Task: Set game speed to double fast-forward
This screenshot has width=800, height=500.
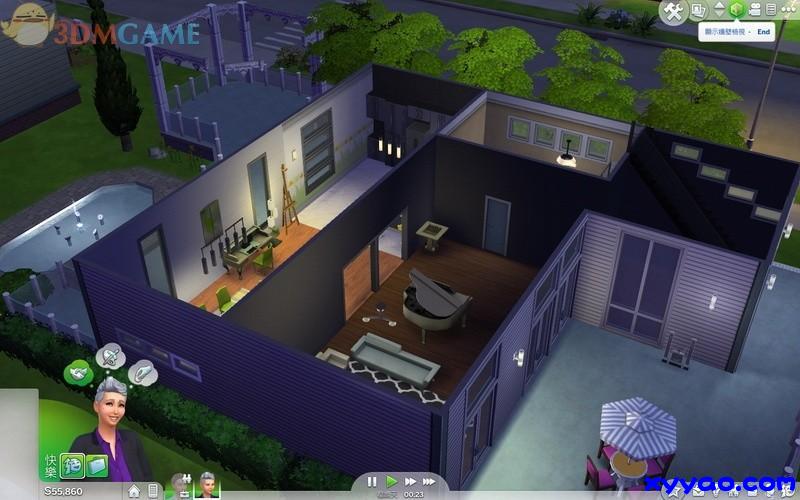Action: pyautogui.click(x=410, y=482)
